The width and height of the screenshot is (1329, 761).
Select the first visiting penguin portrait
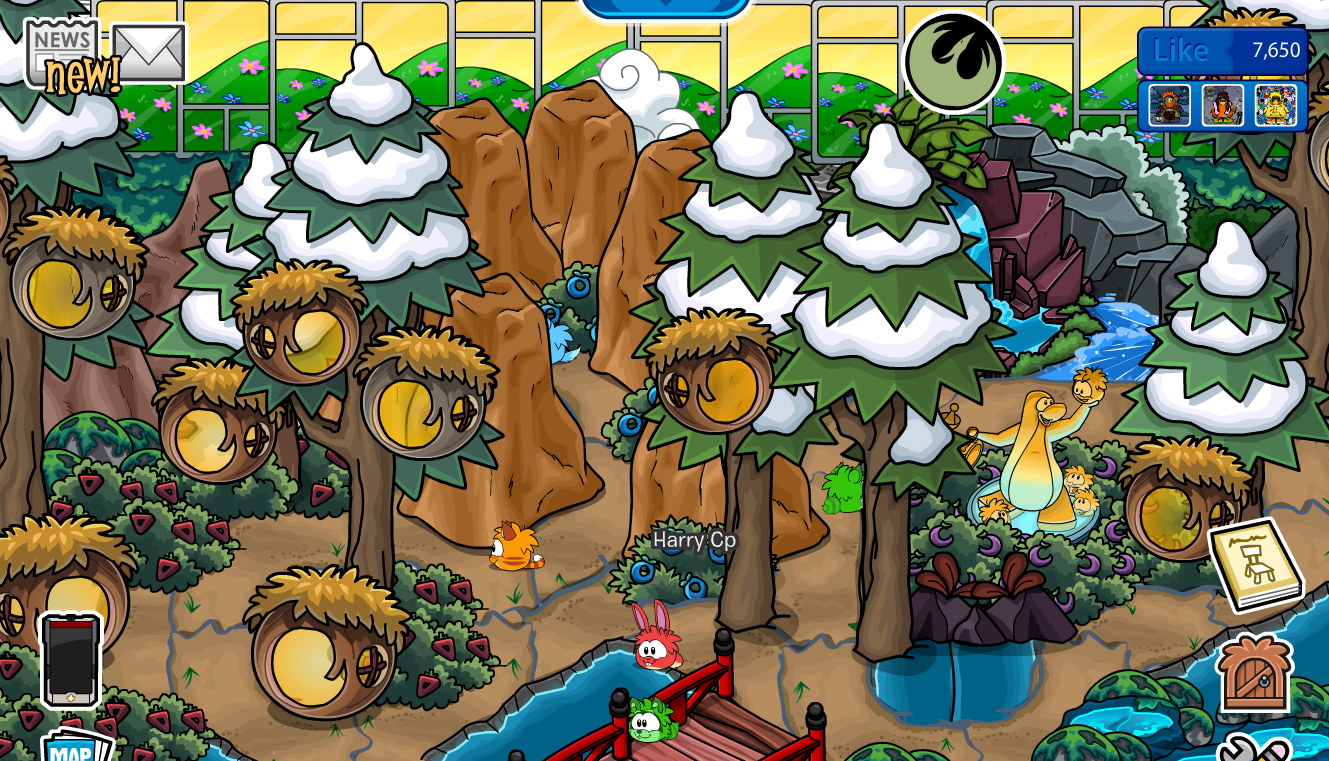pos(1169,104)
